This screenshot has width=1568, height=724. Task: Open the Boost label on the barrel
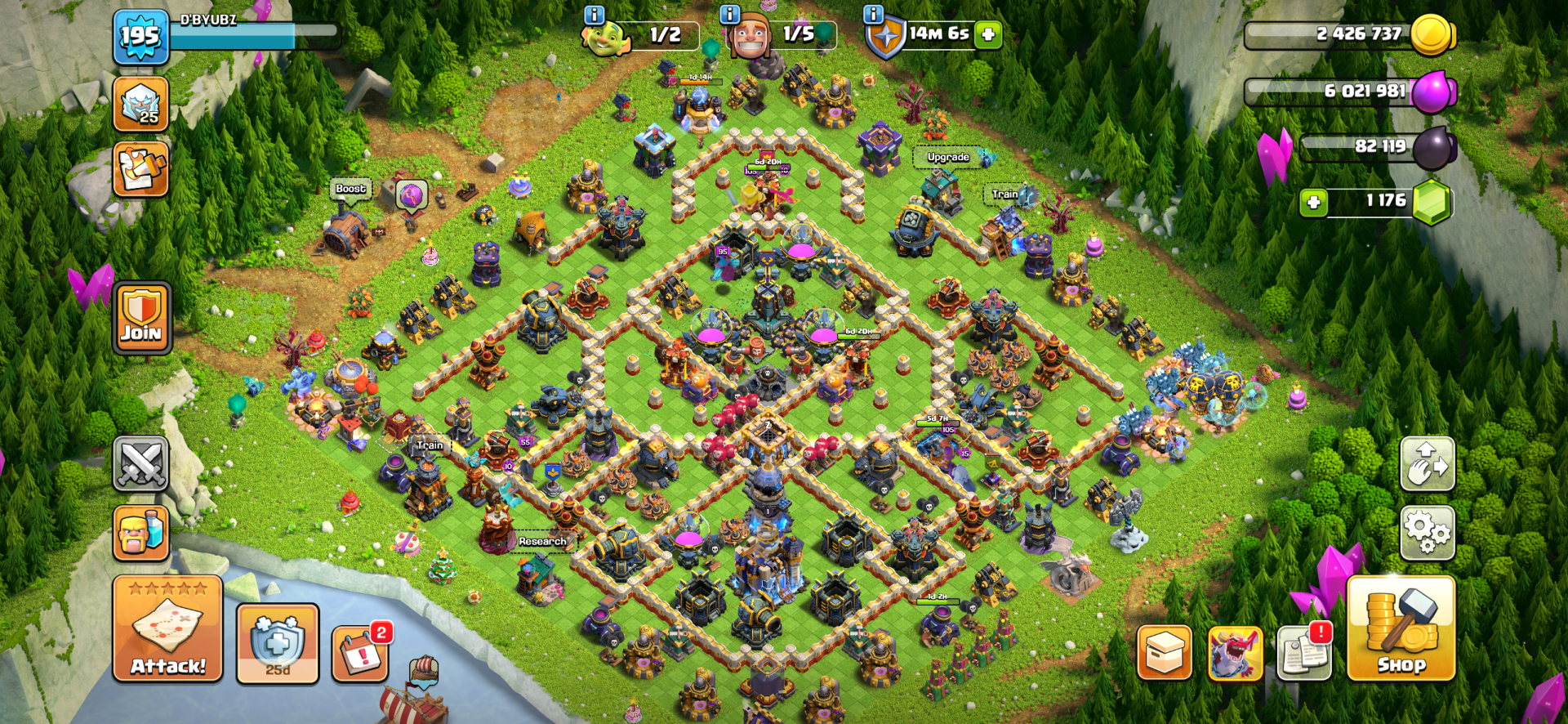click(x=350, y=188)
